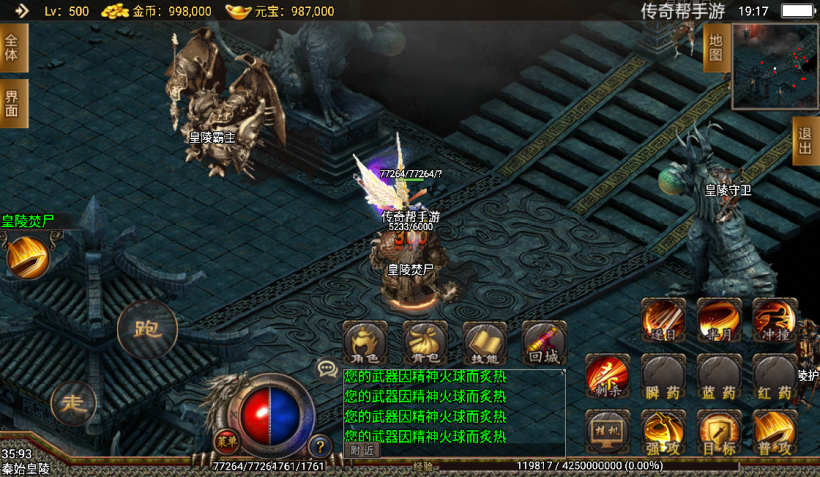Open the 角色 character panel
The image size is (820, 477).
pos(365,343)
